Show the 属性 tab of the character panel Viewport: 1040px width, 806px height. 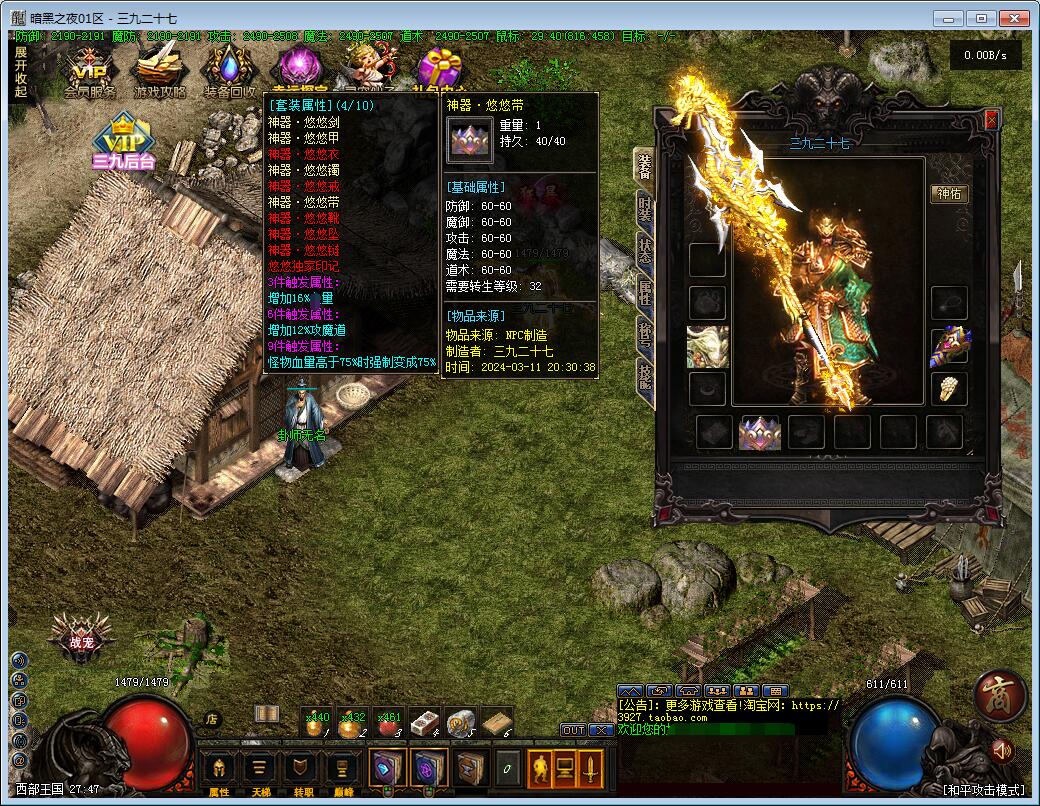click(645, 293)
